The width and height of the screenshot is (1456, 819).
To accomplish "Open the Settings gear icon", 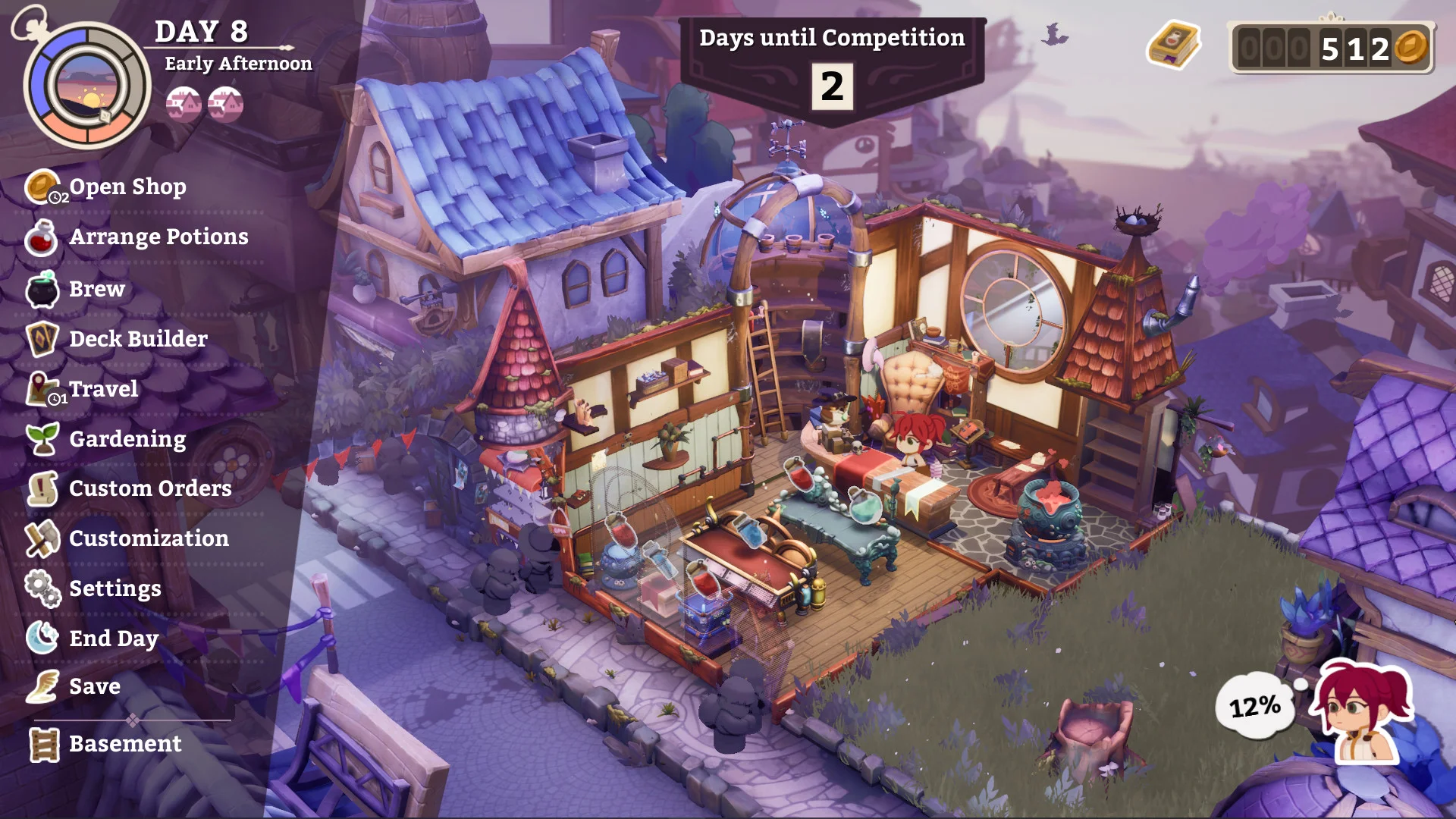I will 43,588.
